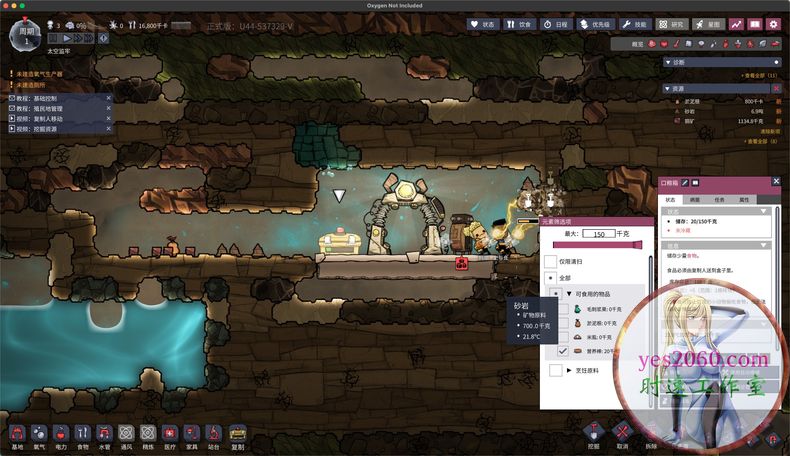790x456 pixels.
Task: Switch to the 属性 tab of 口粮箱
Action: tap(745, 200)
